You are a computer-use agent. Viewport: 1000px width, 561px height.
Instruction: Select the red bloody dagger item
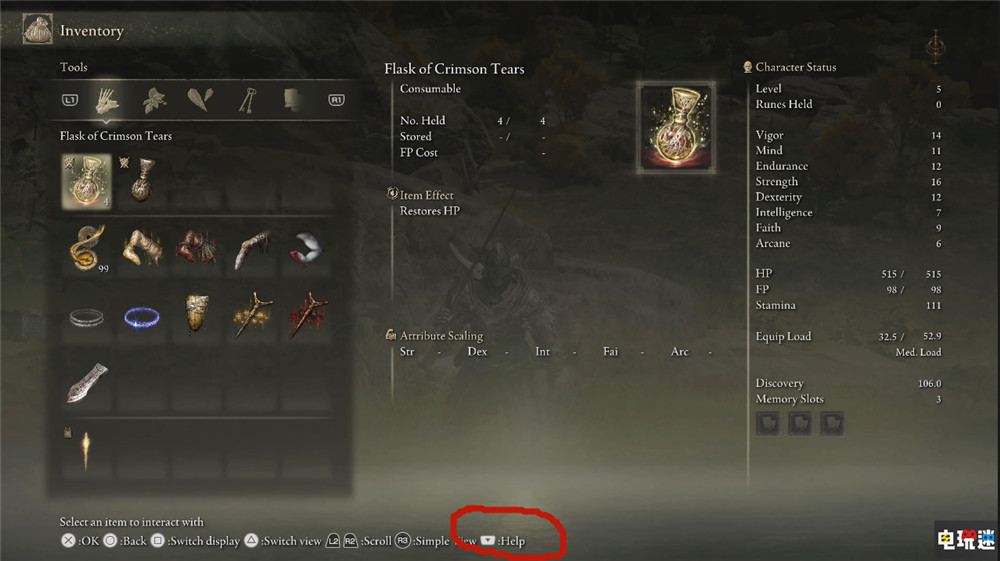(x=305, y=316)
